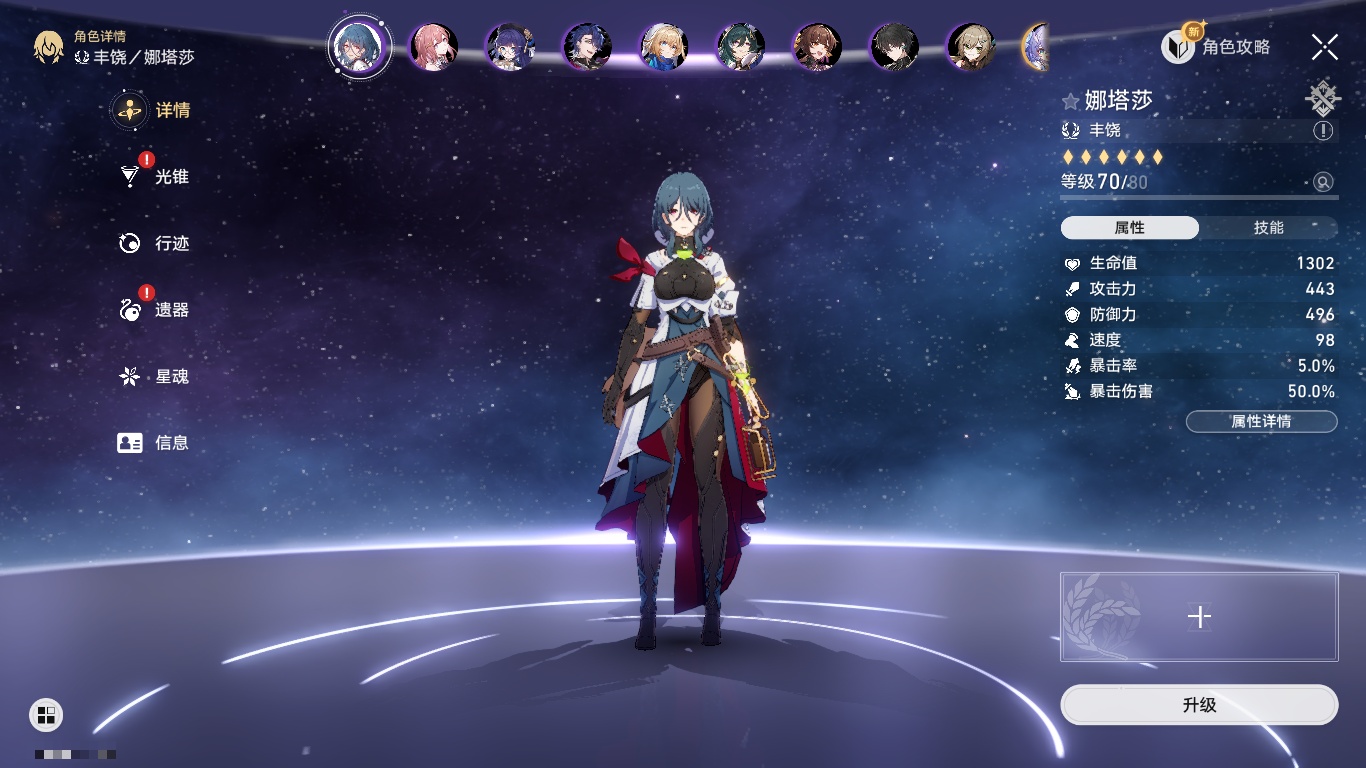Screen dimensions: 1366x768
Task: Pick the green-haired character portrait
Action: [x=741, y=46]
